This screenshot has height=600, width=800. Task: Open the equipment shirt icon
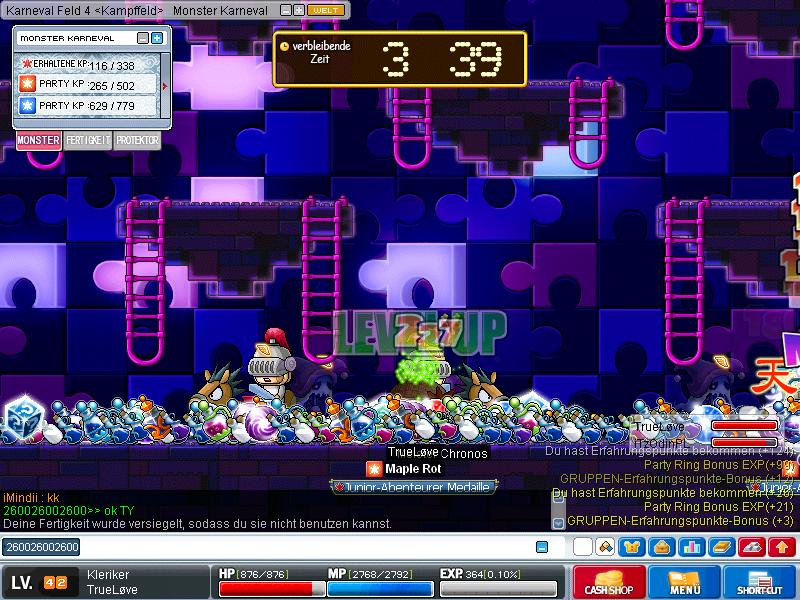pyautogui.click(x=633, y=547)
